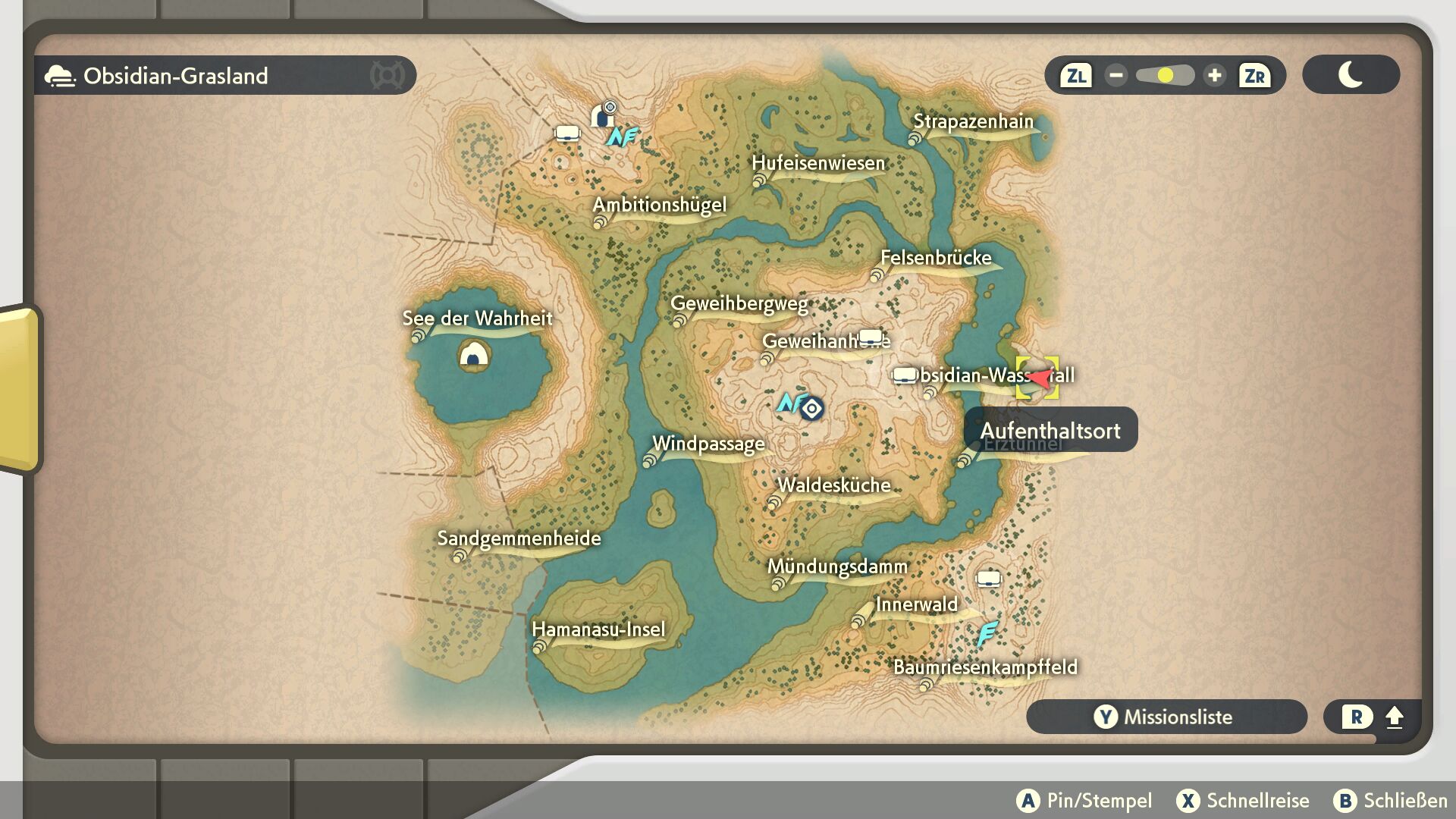Open the yellow side tab on left edge
Image resolution: width=1456 pixels, height=819 pixels.
tap(20, 388)
